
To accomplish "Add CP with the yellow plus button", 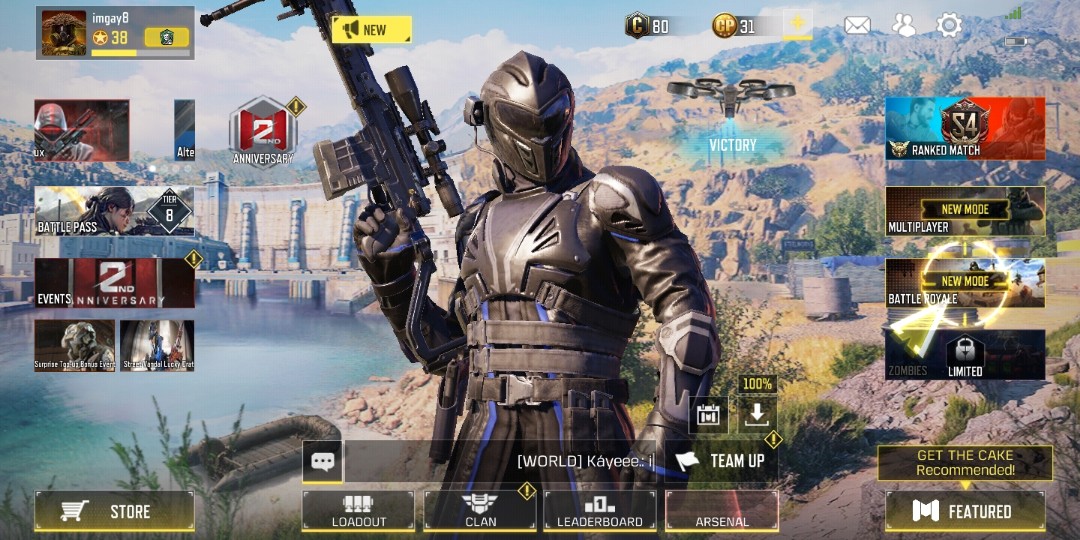I will [x=797, y=25].
